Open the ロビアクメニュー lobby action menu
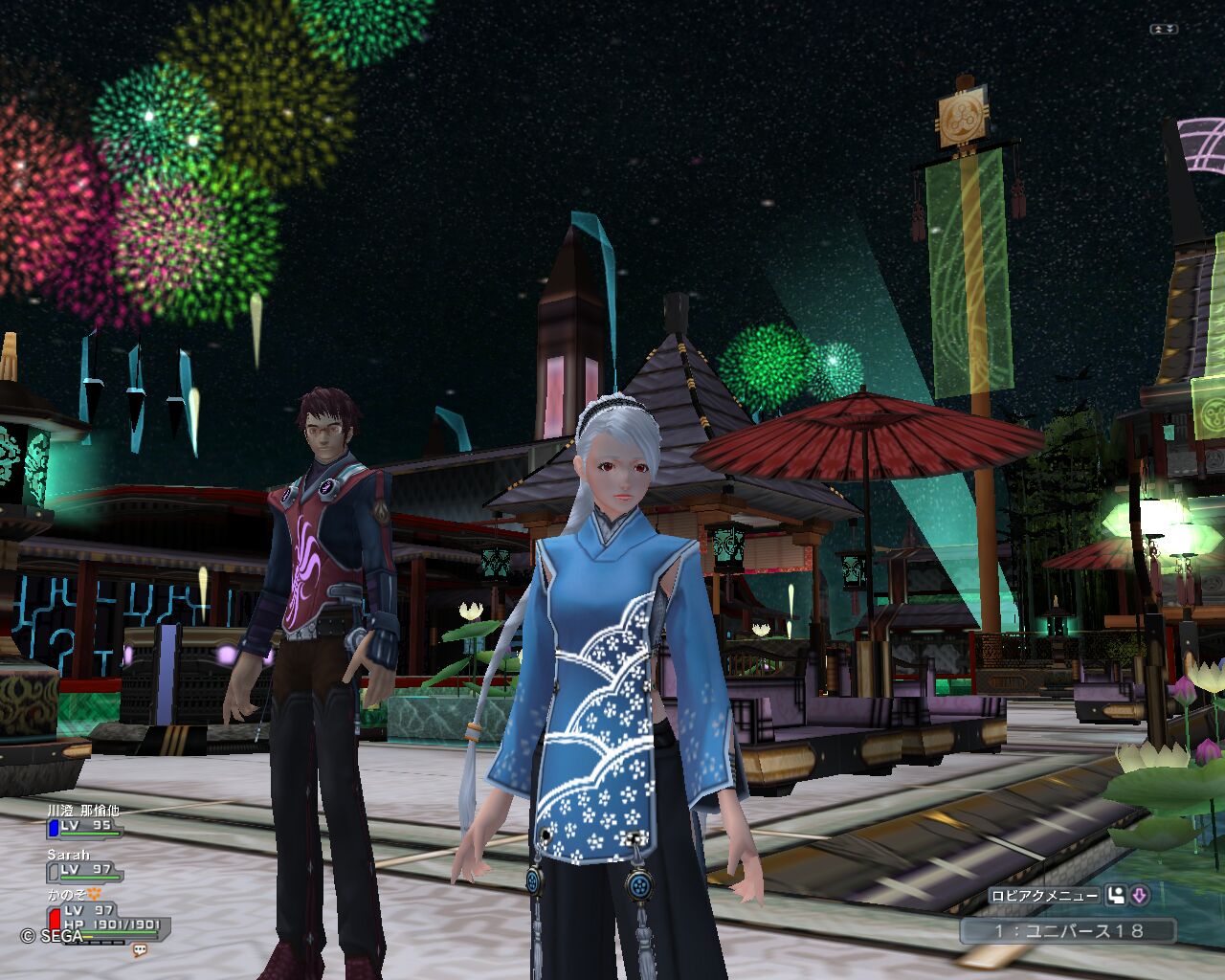The width and height of the screenshot is (1225, 980). [x=1044, y=896]
